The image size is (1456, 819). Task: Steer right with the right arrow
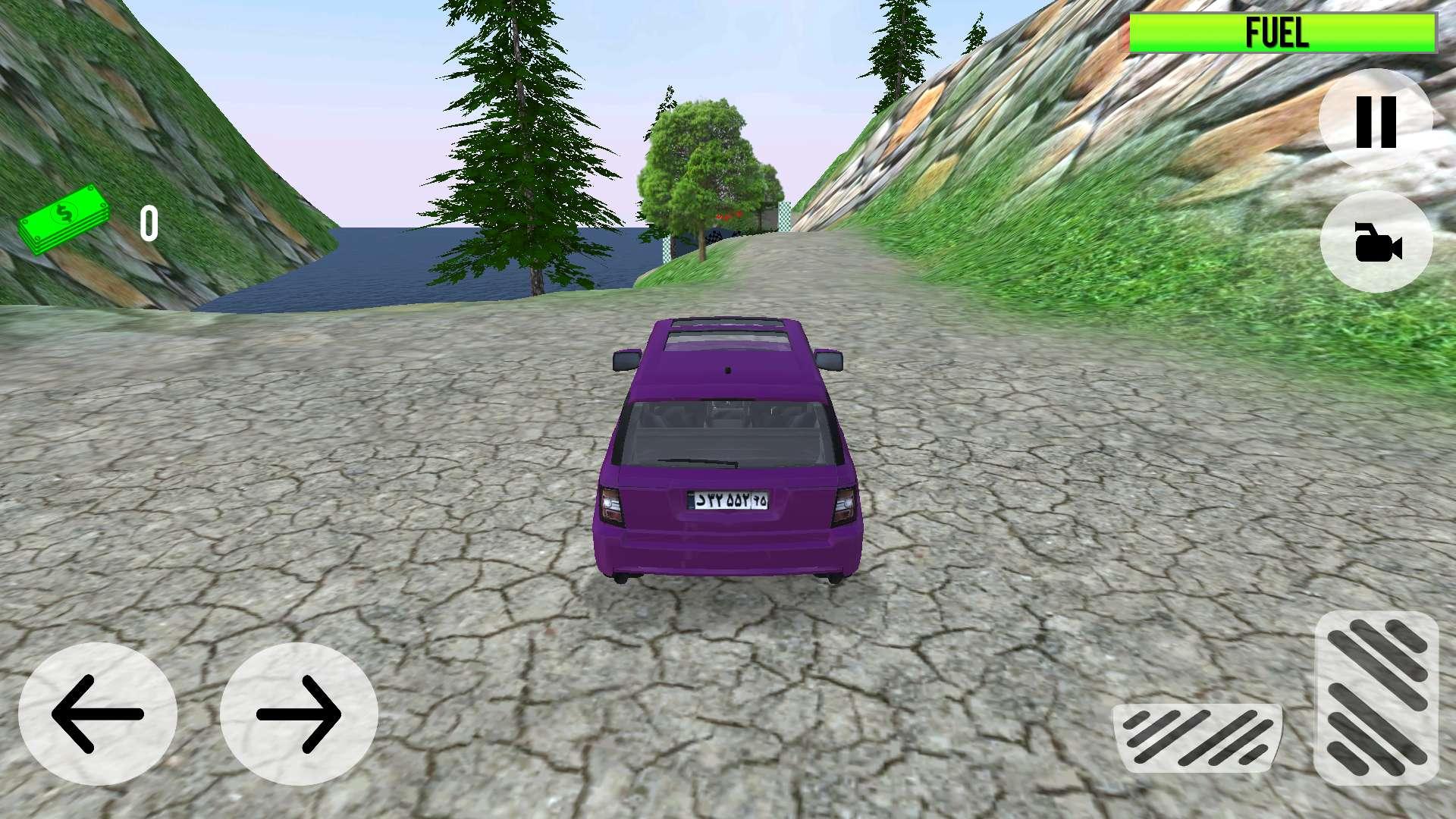pyautogui.click(x=299, y=714)
